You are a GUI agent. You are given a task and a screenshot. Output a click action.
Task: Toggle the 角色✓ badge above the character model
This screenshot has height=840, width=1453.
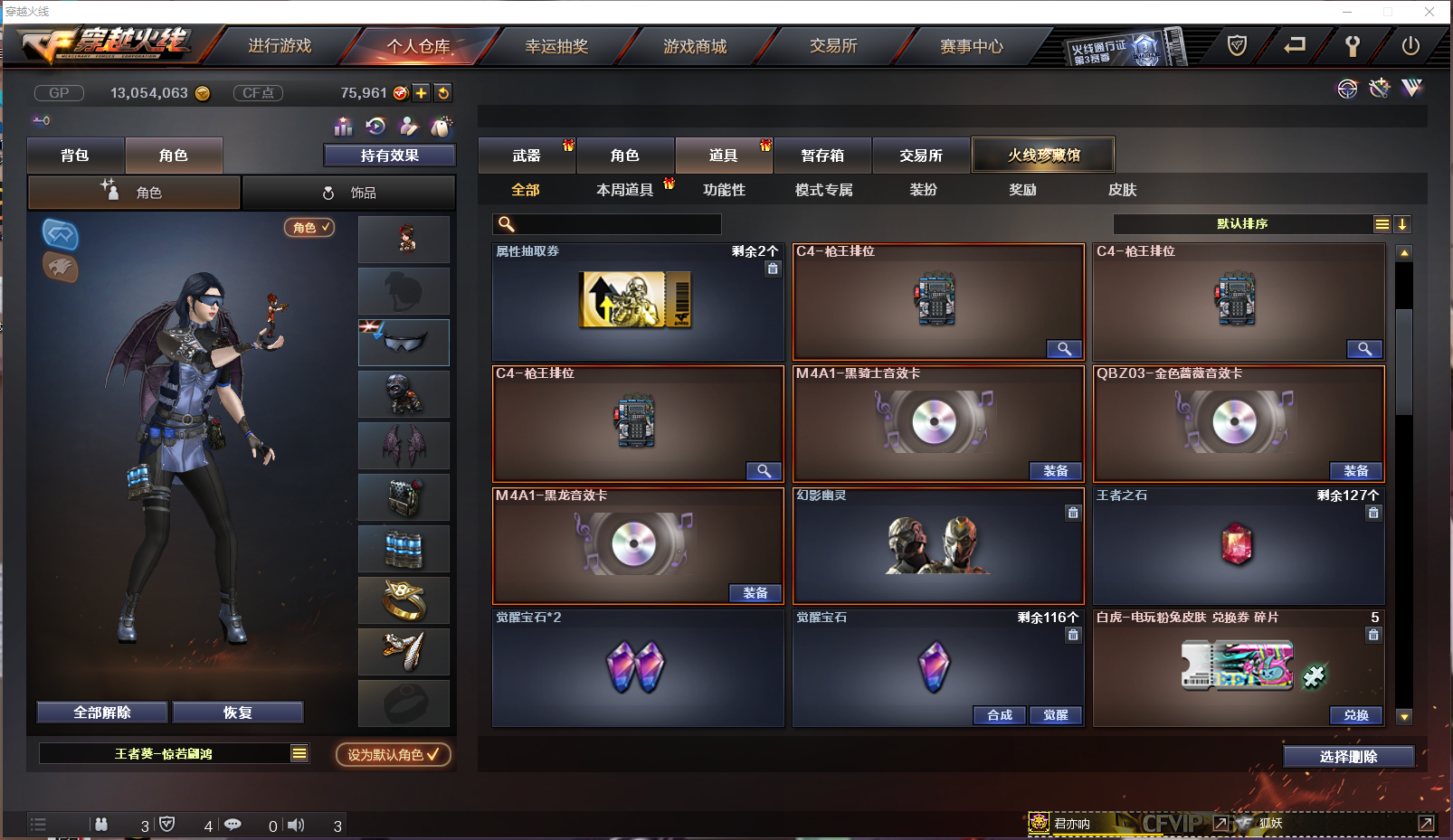point(309,228)
